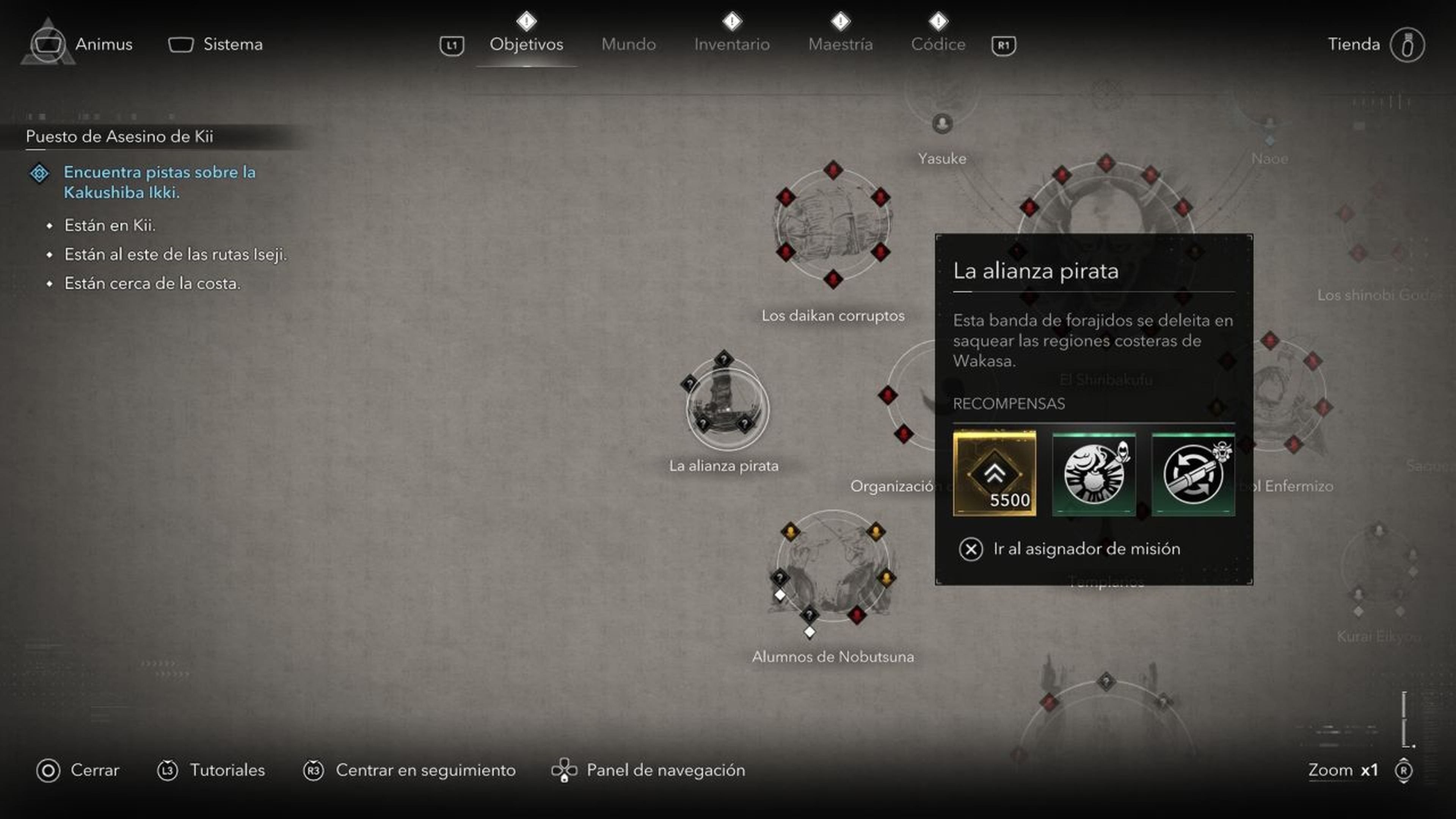
Task: Adjust the Zoom x1 control
Action: pos(1344,770)
